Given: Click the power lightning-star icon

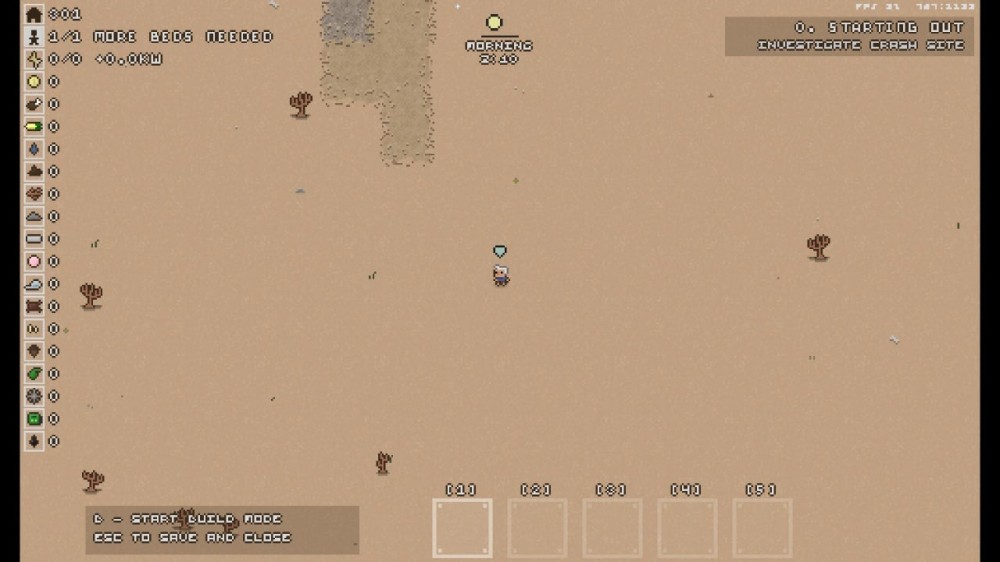Looking at the screenshot, I should (x=34, y=59).
